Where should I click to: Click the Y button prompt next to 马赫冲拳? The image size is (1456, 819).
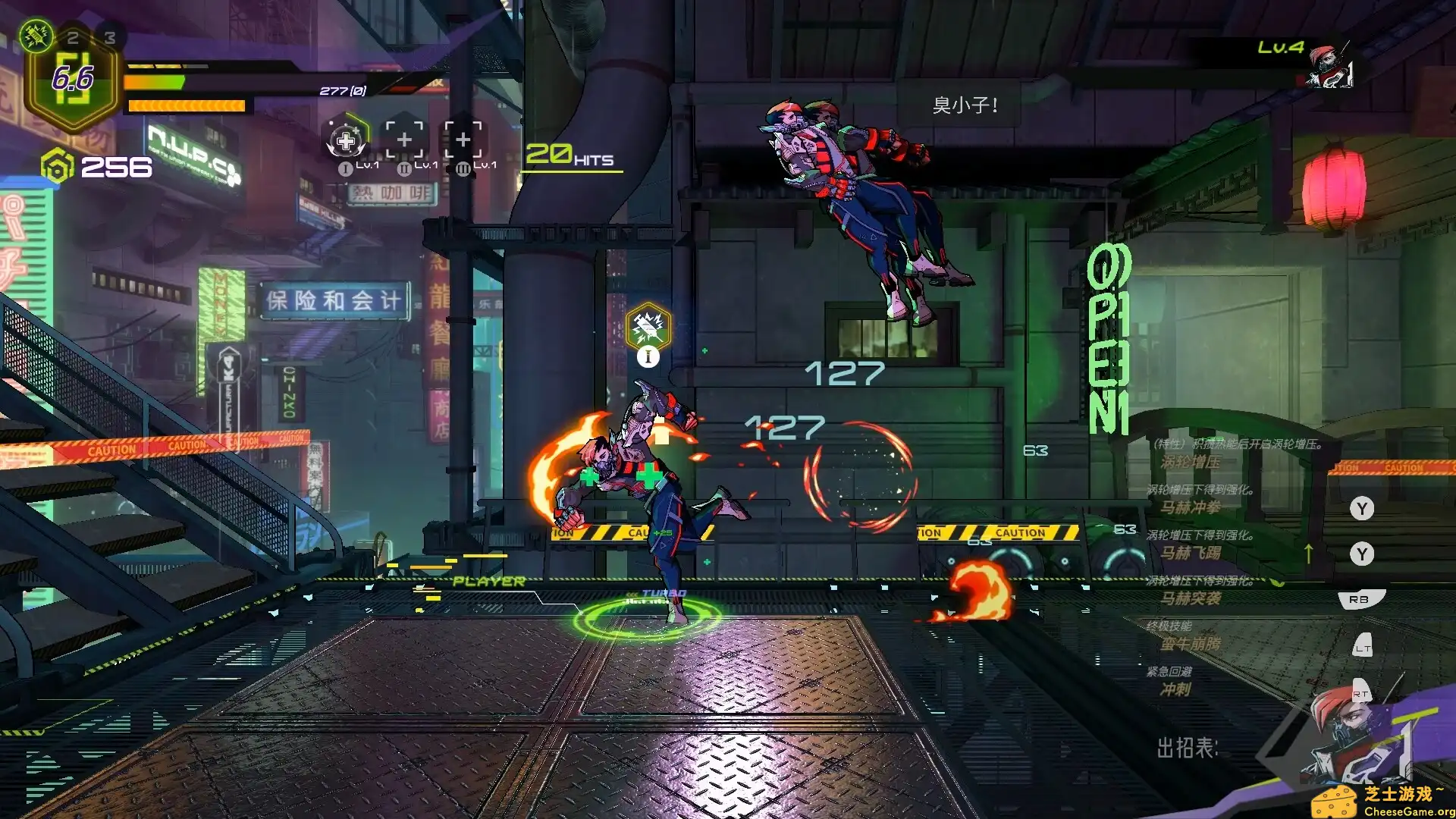click(1361, 510)
